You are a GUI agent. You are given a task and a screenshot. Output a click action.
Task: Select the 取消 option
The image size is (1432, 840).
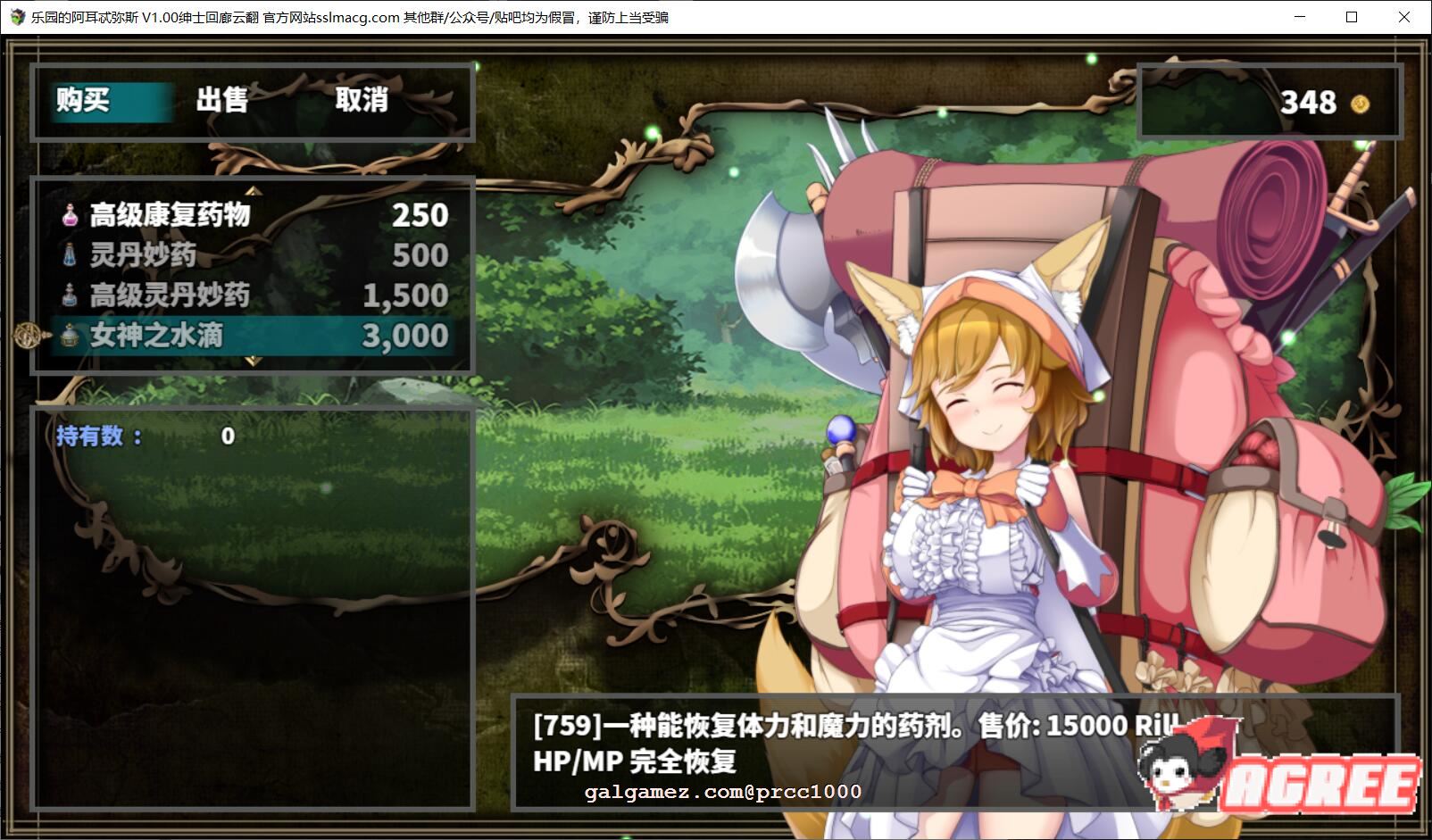(362, 102)
